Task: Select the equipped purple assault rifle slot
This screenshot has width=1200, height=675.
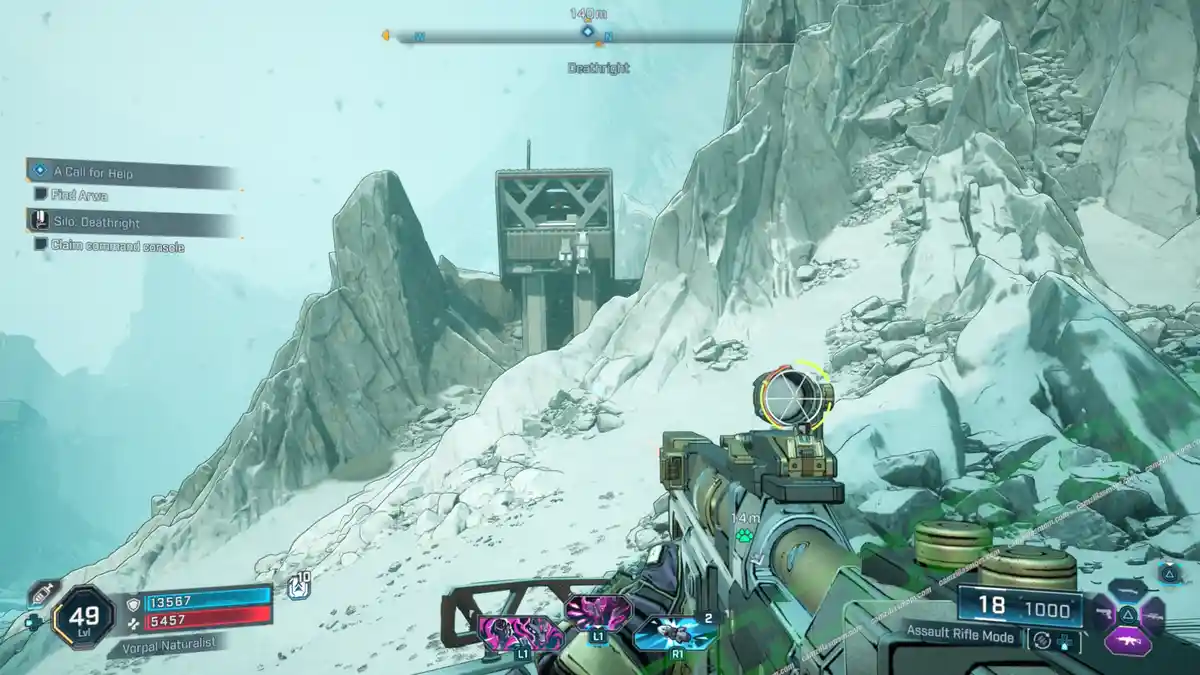Action: pyautogui.click(x=1127, y=642)
